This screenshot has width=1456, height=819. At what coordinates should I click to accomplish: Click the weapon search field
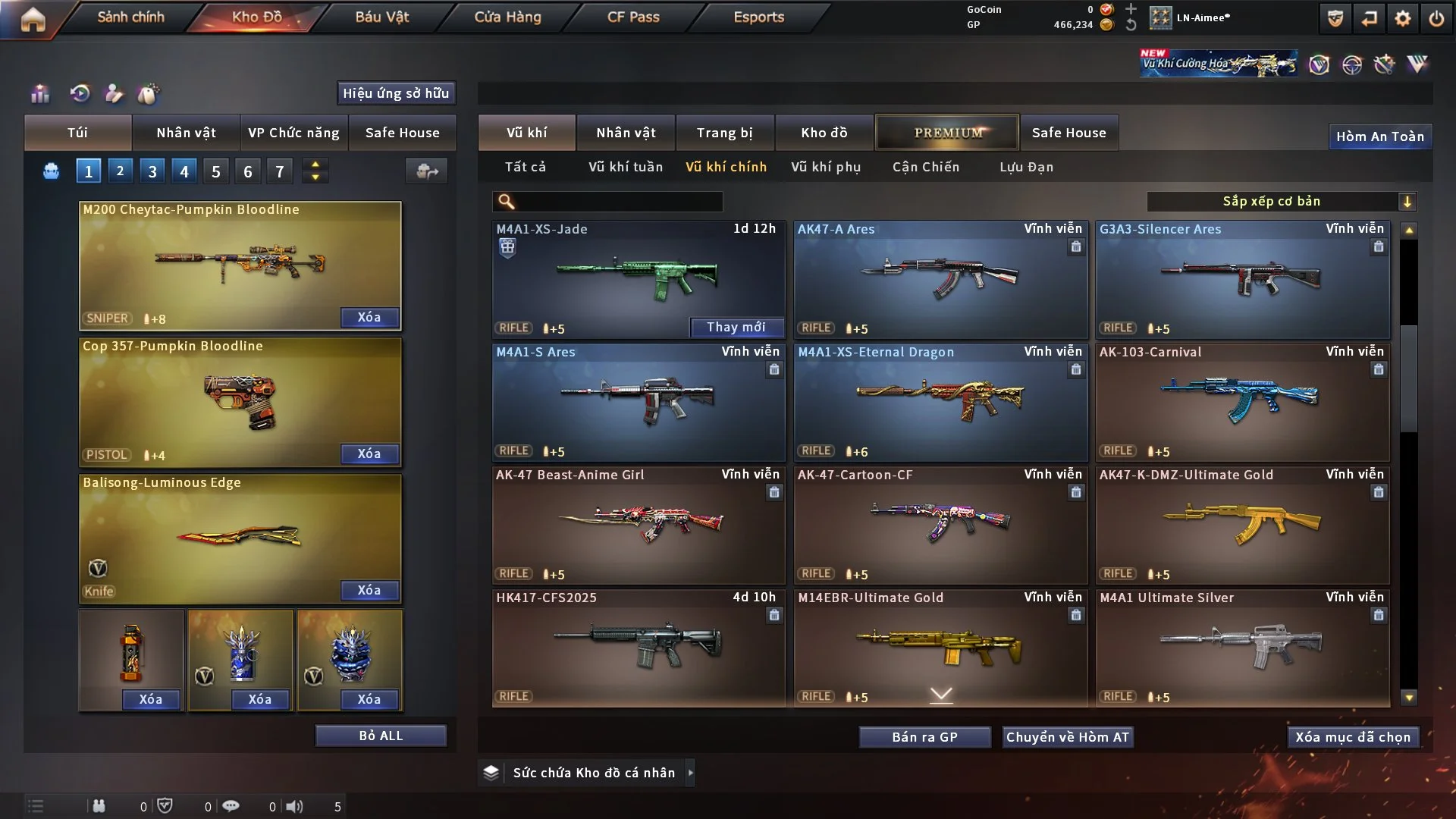[618, 202]
